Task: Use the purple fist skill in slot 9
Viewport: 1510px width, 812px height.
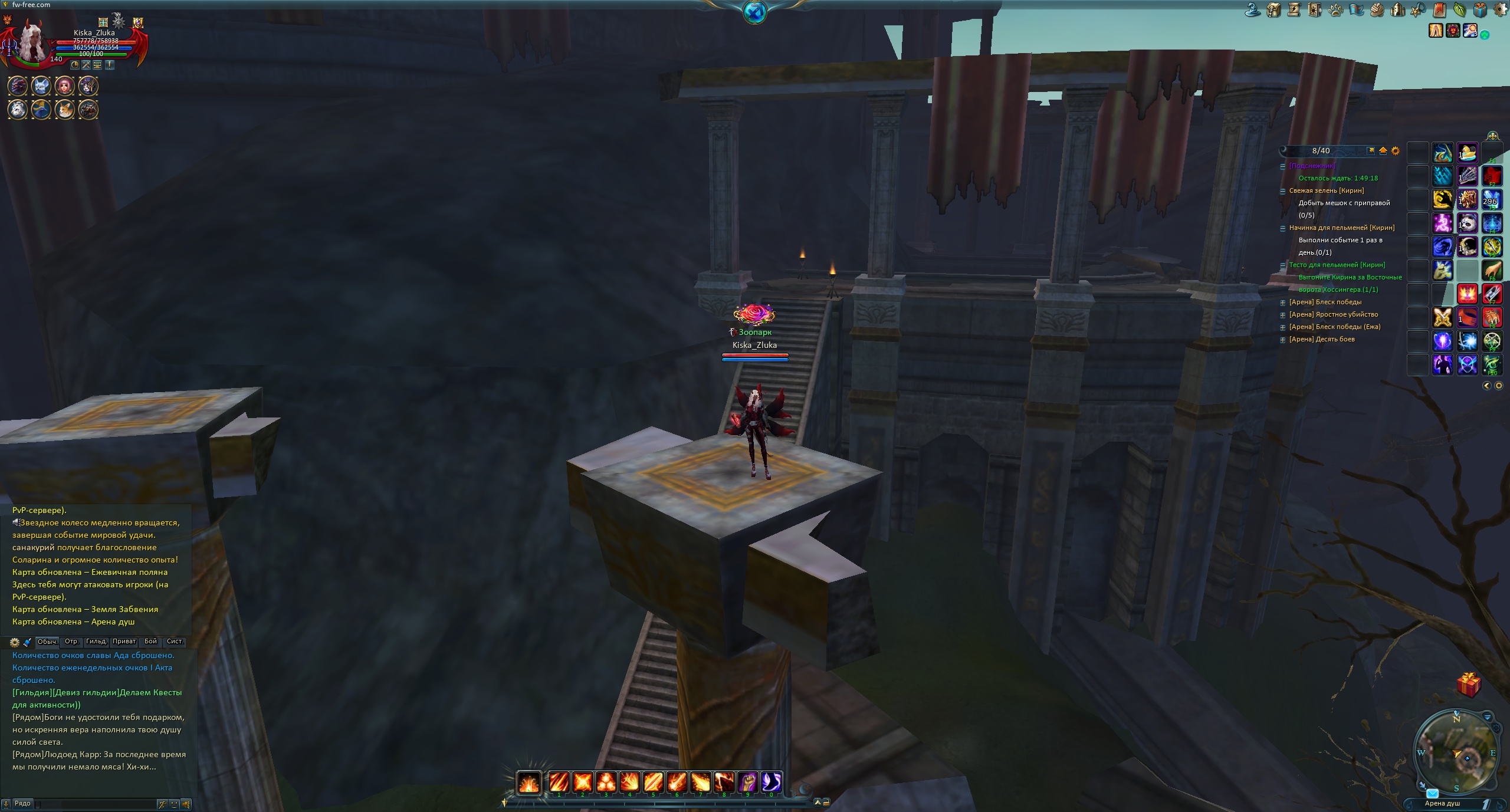Action: pos(747,782)
